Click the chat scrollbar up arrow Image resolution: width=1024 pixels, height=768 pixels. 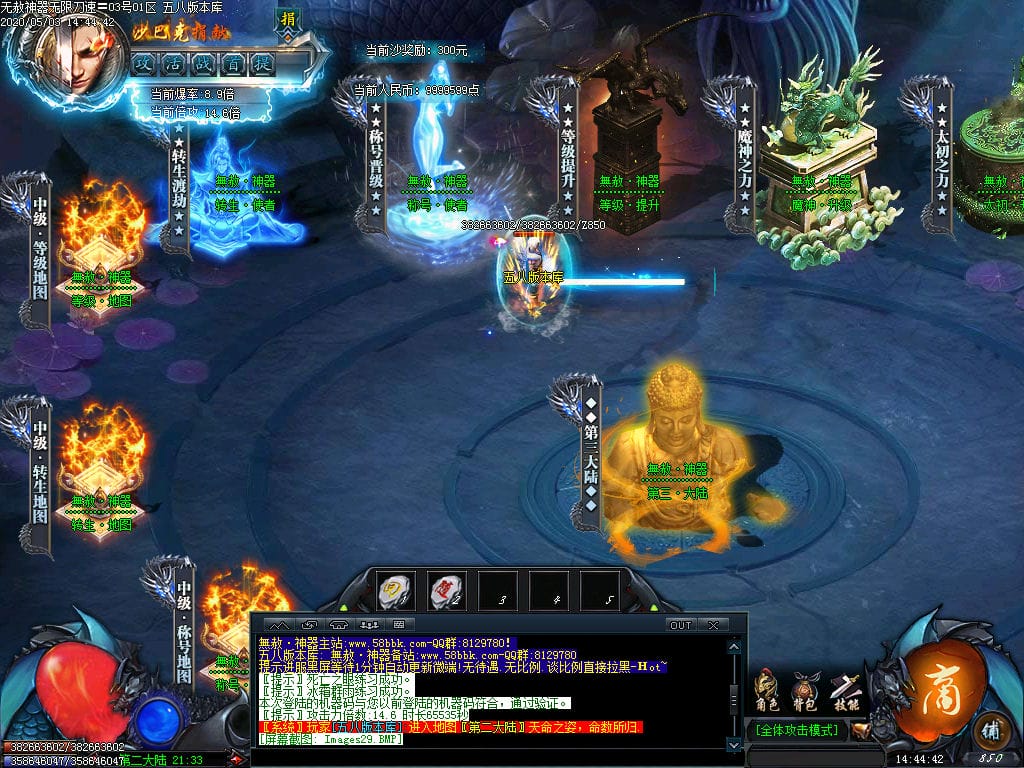tap(734, 647)
